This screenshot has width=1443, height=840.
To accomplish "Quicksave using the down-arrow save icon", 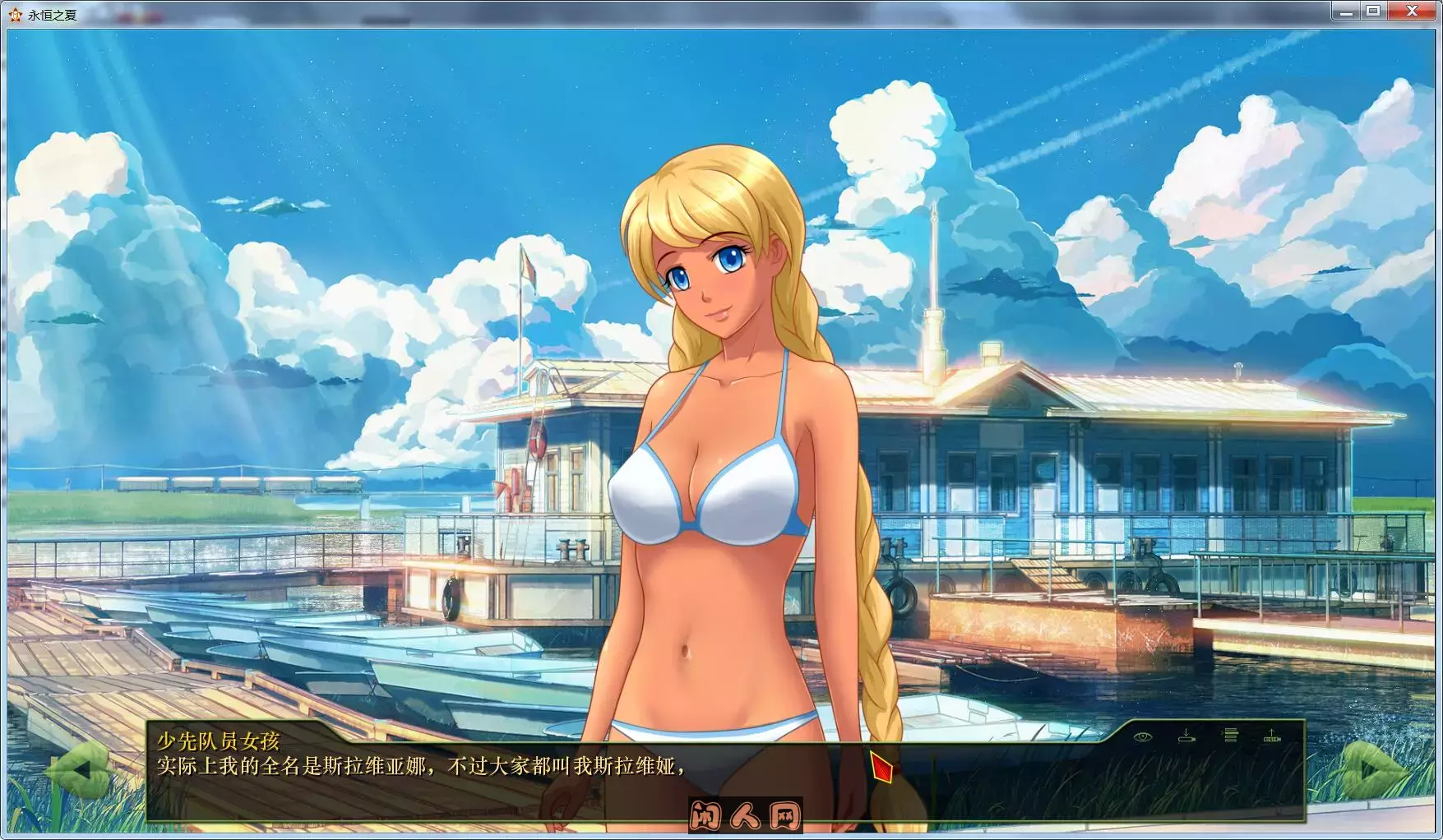I will click(1186, 736).
